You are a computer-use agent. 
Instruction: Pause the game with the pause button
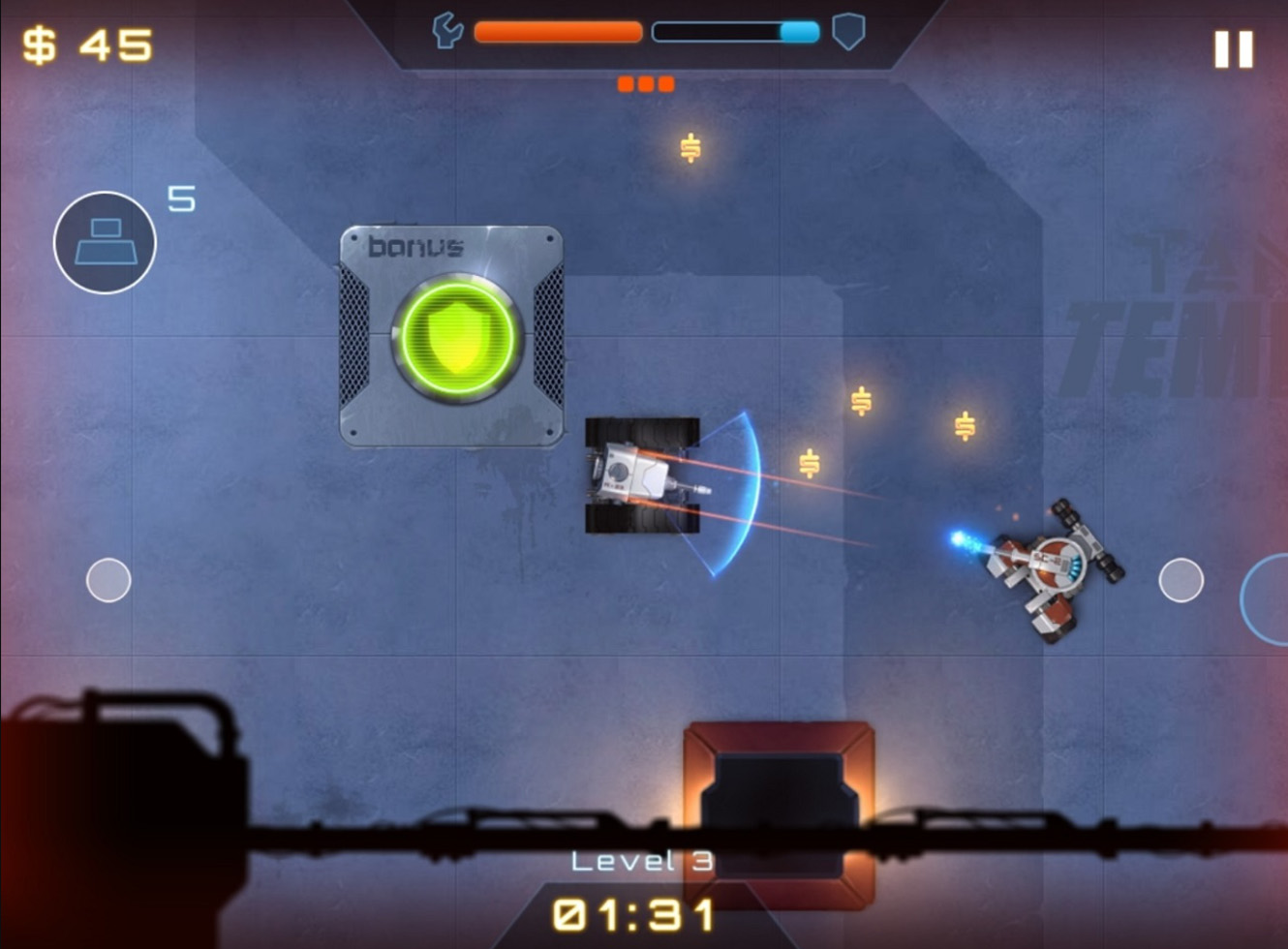pos(1234,49)
